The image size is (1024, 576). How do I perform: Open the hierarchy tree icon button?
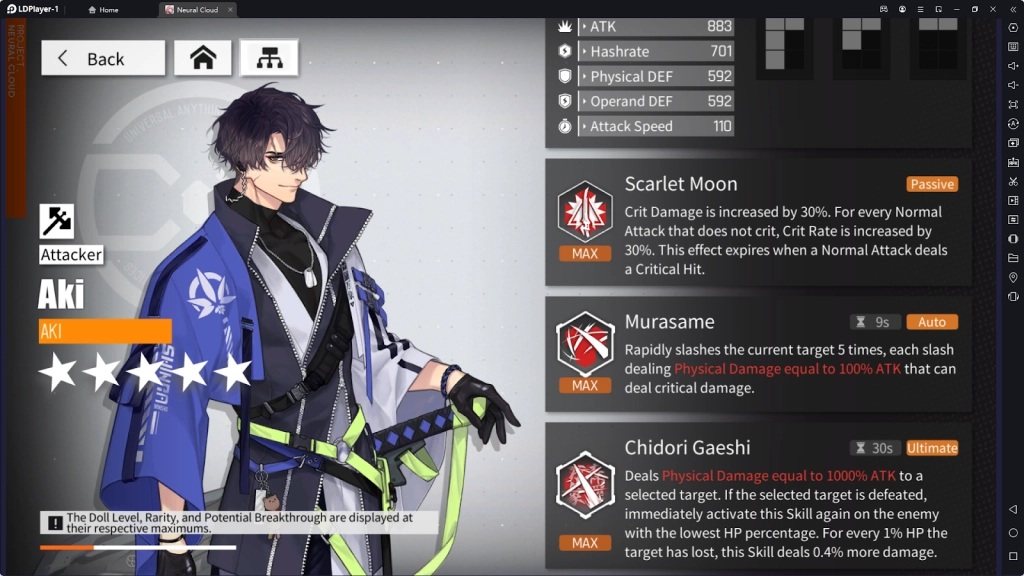point(269,58)
